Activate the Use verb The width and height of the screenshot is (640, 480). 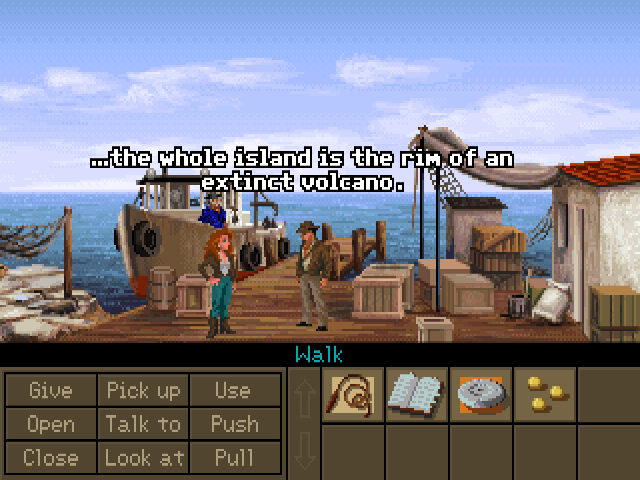pos(233,390)
